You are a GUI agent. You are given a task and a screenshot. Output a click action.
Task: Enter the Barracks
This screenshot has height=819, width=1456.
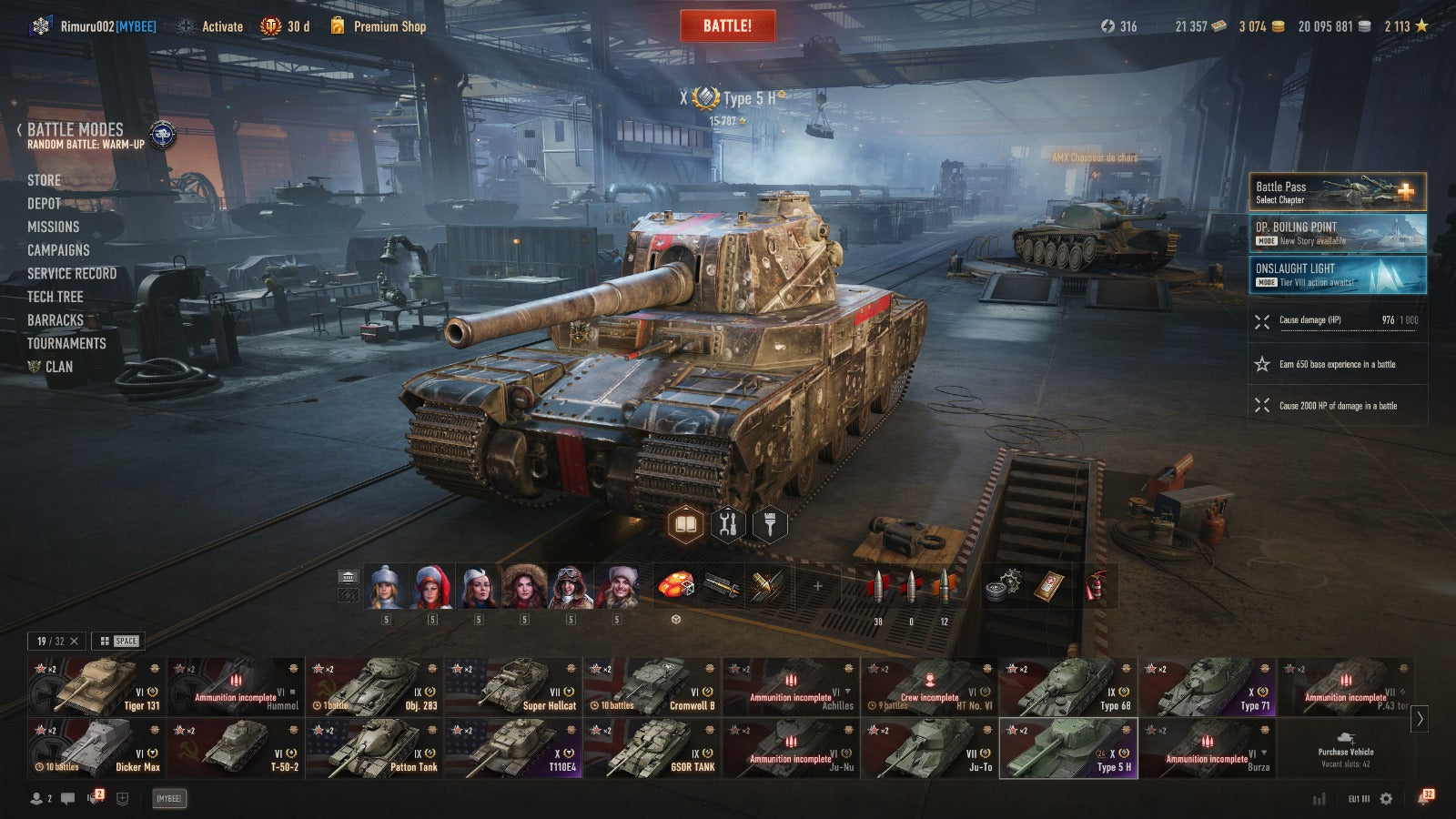55,320
